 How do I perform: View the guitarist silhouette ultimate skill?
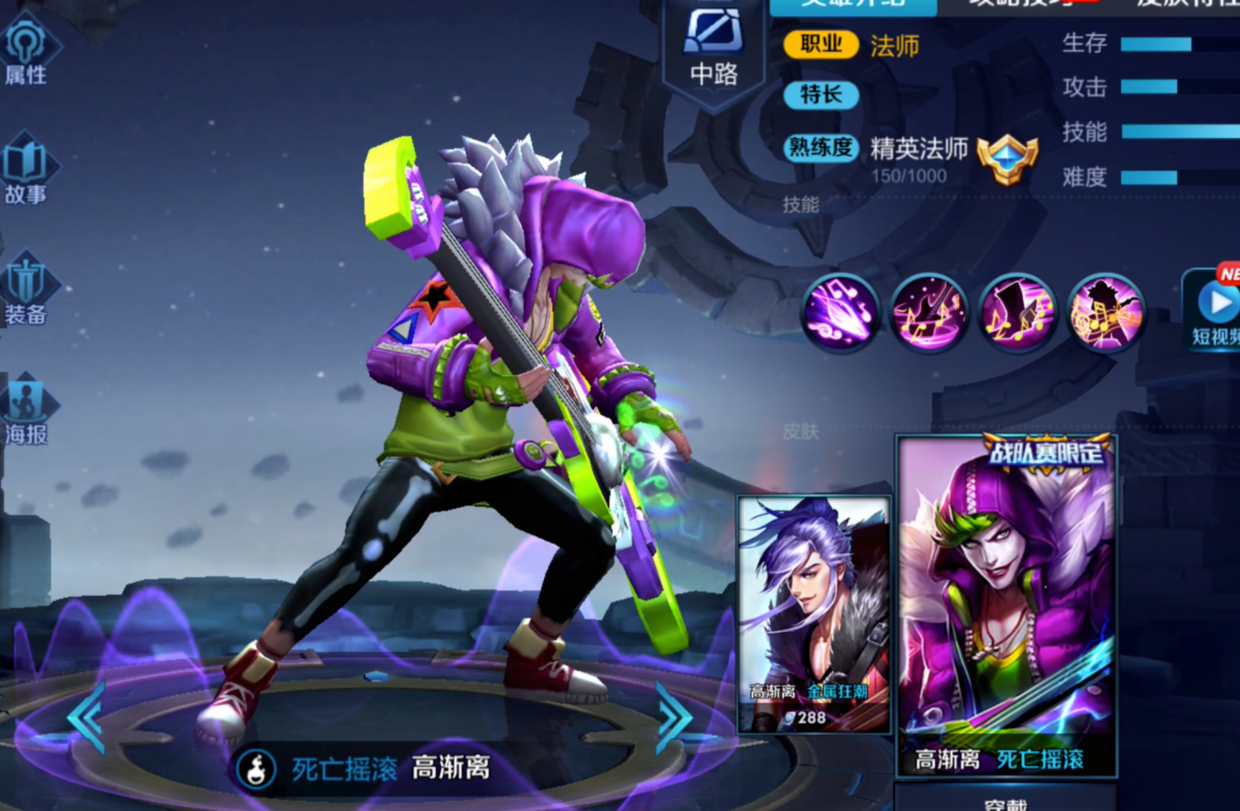(1106, 313)
